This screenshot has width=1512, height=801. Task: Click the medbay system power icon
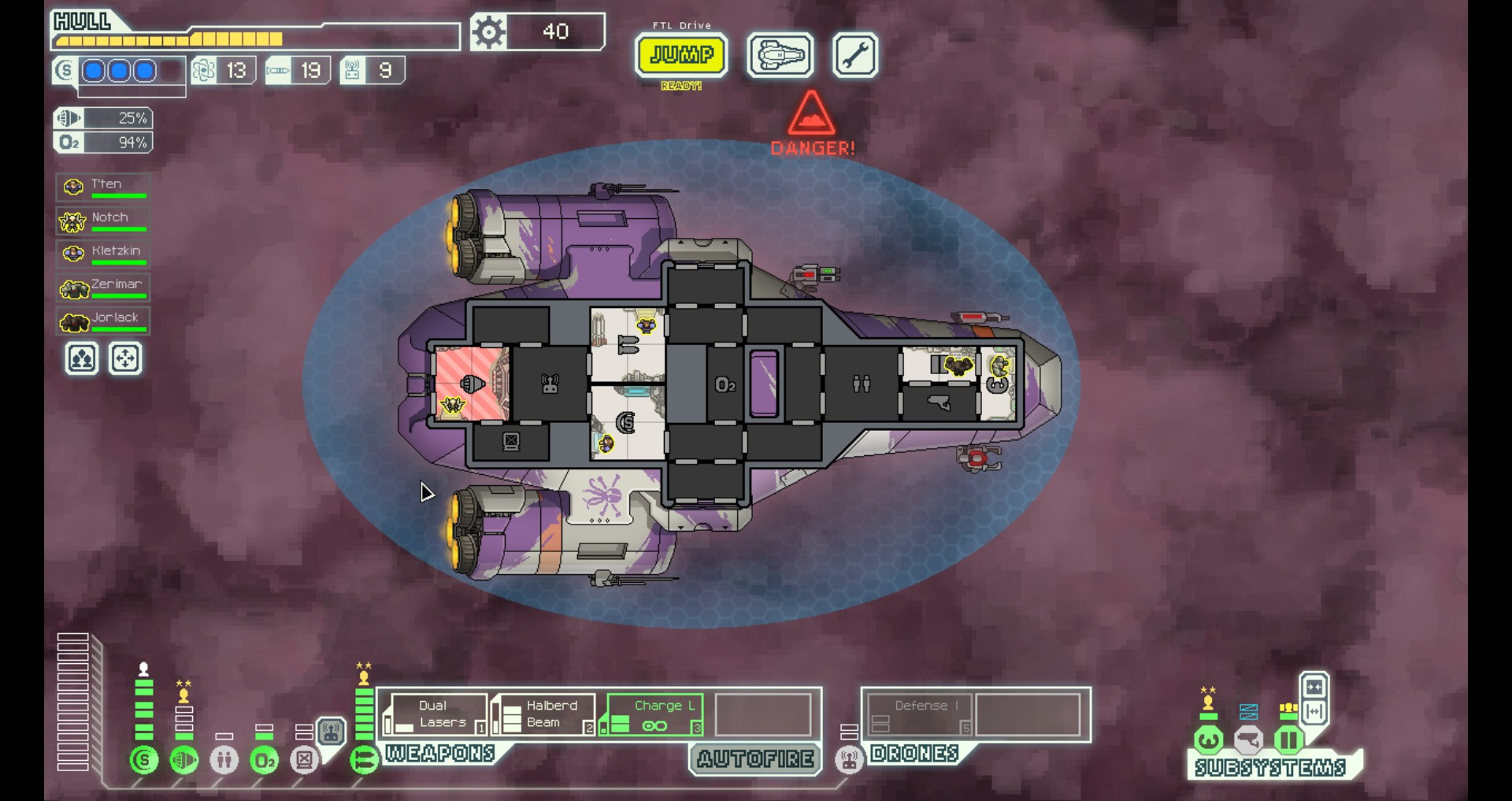(x=224, y=760)
